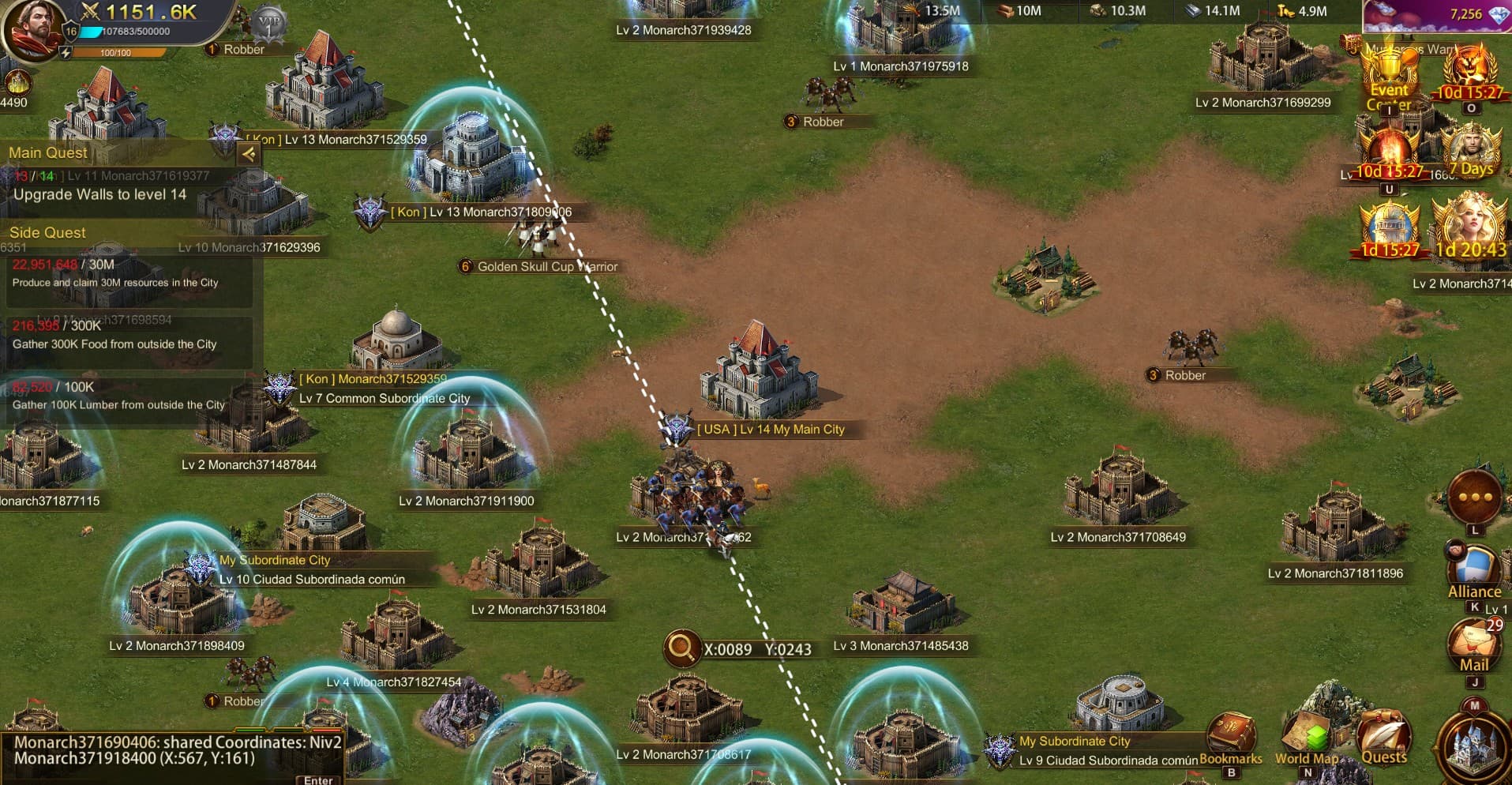Select the Upgrade Walls to level 14 quest
This screenshot has width=1512, height=785.
click(x=100, y=194)
